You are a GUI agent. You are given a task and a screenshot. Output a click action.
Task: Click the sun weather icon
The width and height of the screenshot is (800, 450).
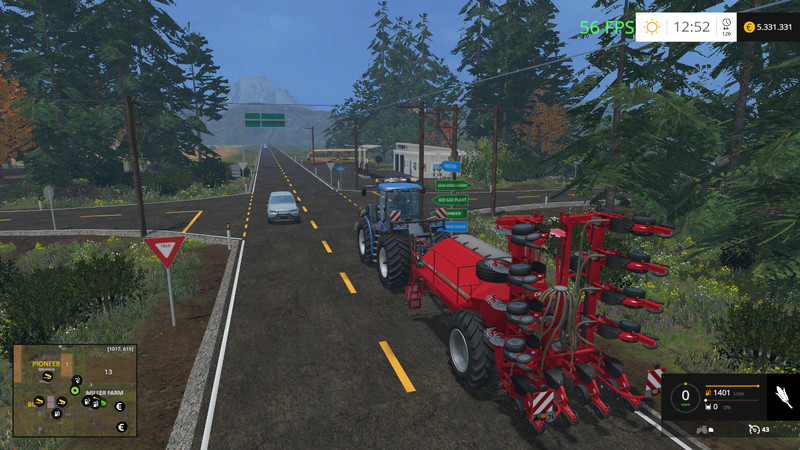652,27
